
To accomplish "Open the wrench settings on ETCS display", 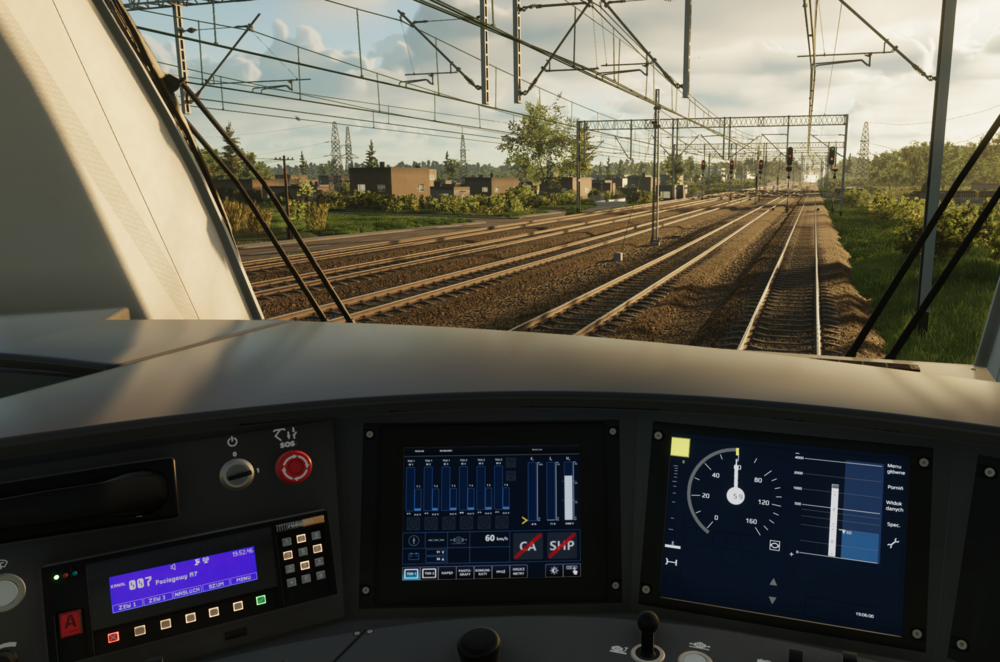I will pyautogui.click(x=893, y=543).
